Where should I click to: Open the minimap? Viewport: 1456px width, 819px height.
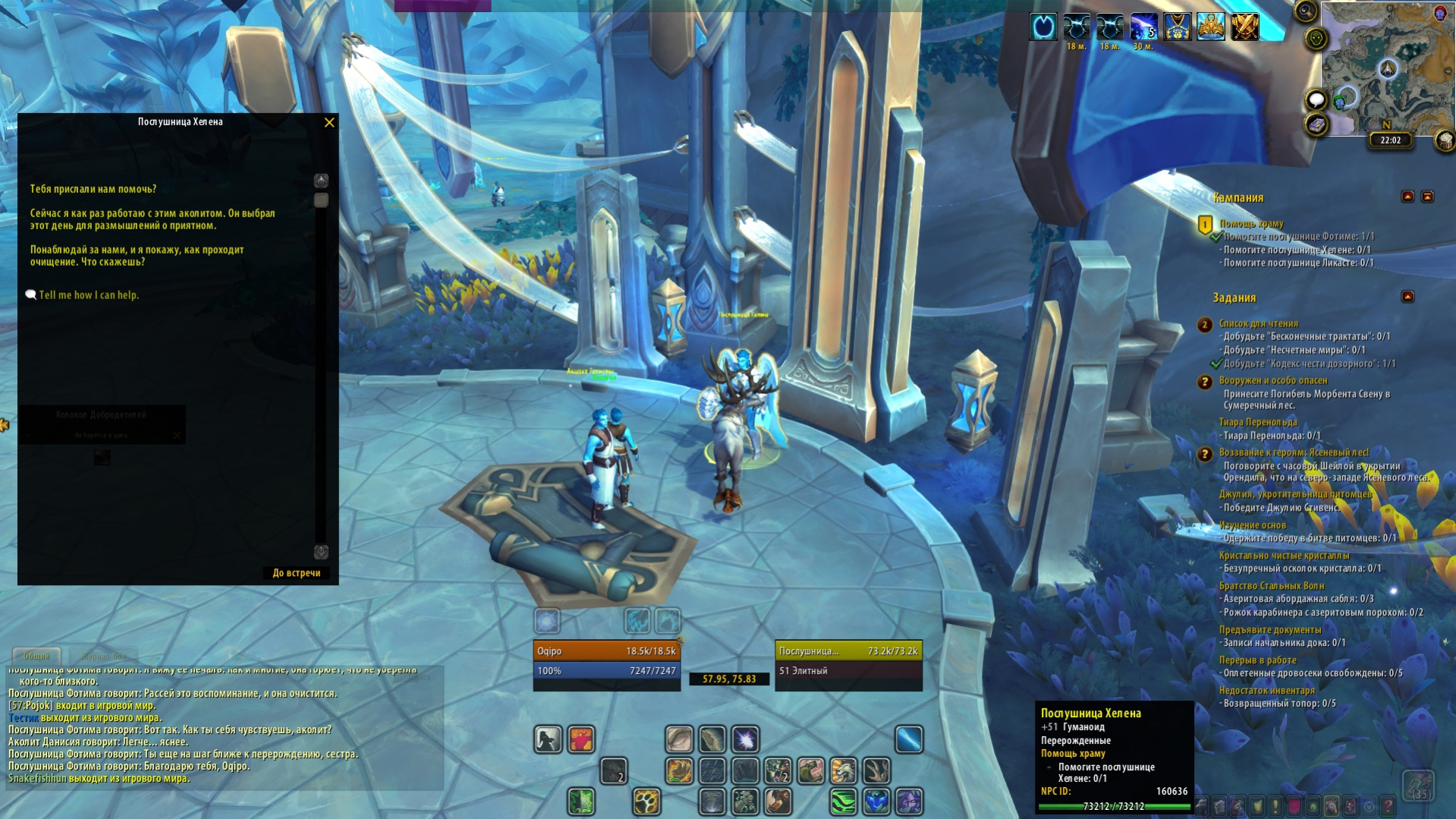coord(1388,68)
